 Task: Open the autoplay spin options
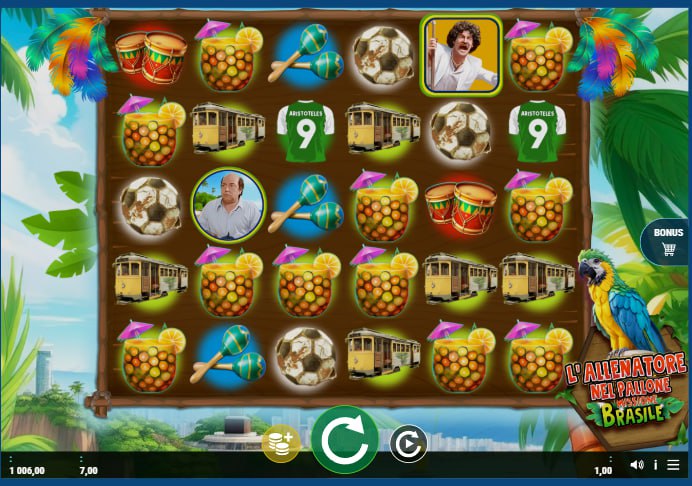coord(408,444)
